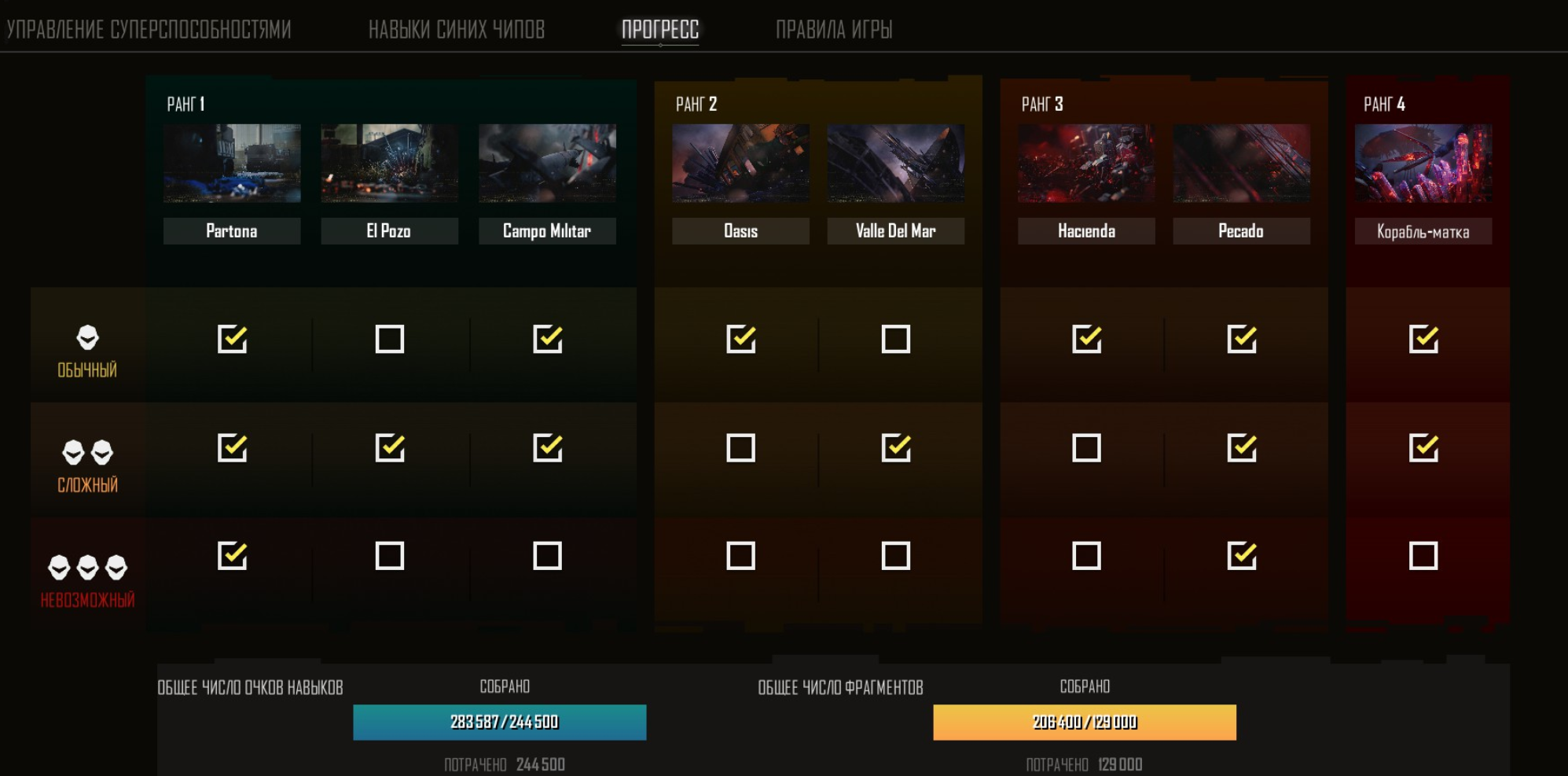Select the Partona mission thumbnail
The image size is (1568, 776).
tap(232, 164)
